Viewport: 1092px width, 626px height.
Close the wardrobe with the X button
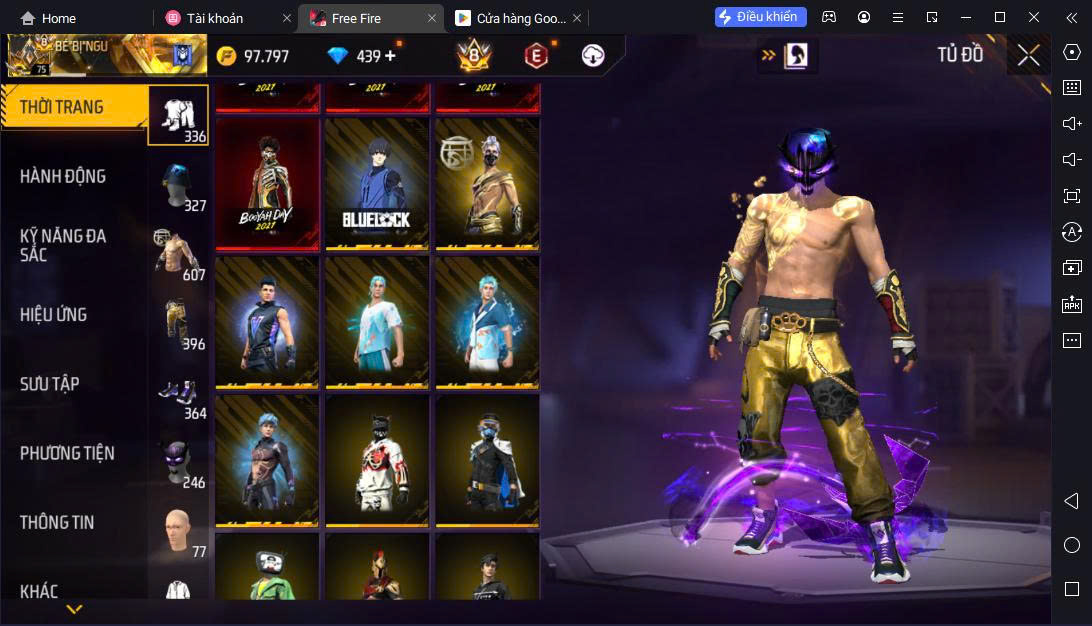click(1028, 56)
